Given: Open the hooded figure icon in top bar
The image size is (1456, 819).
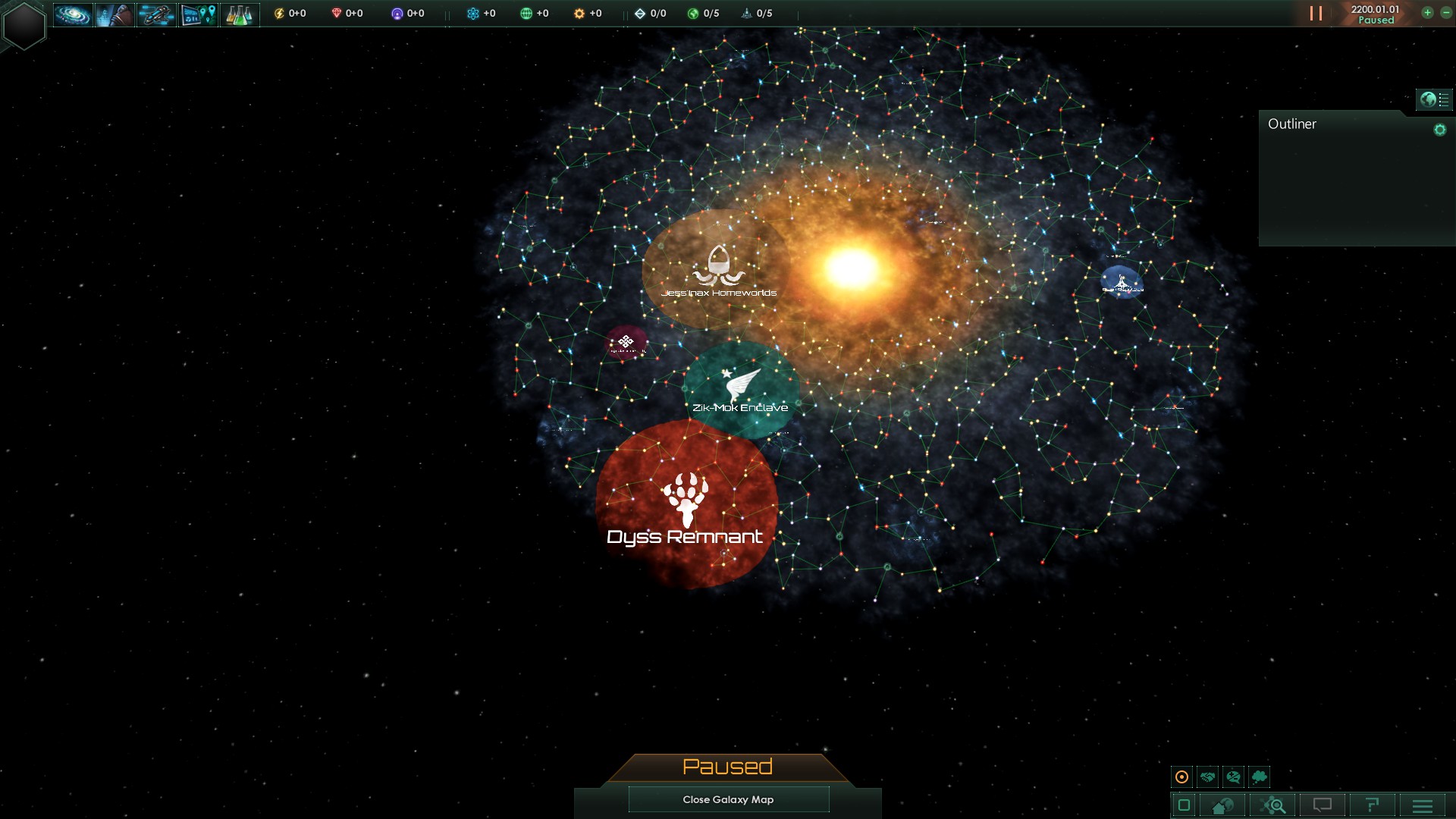Looking at the screenshot, I should coord(115,14).
